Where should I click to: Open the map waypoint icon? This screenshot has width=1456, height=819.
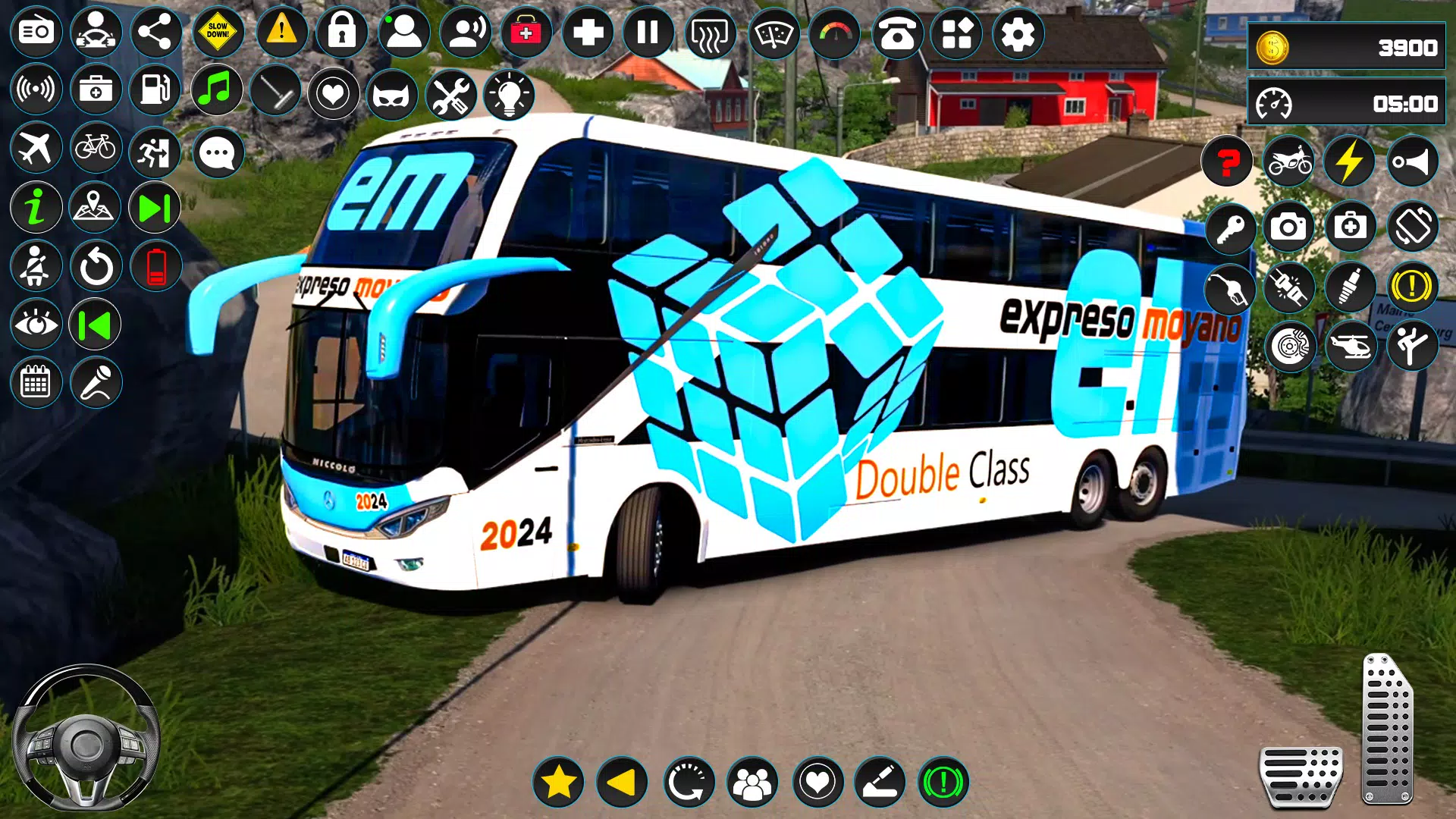point(94,205)
